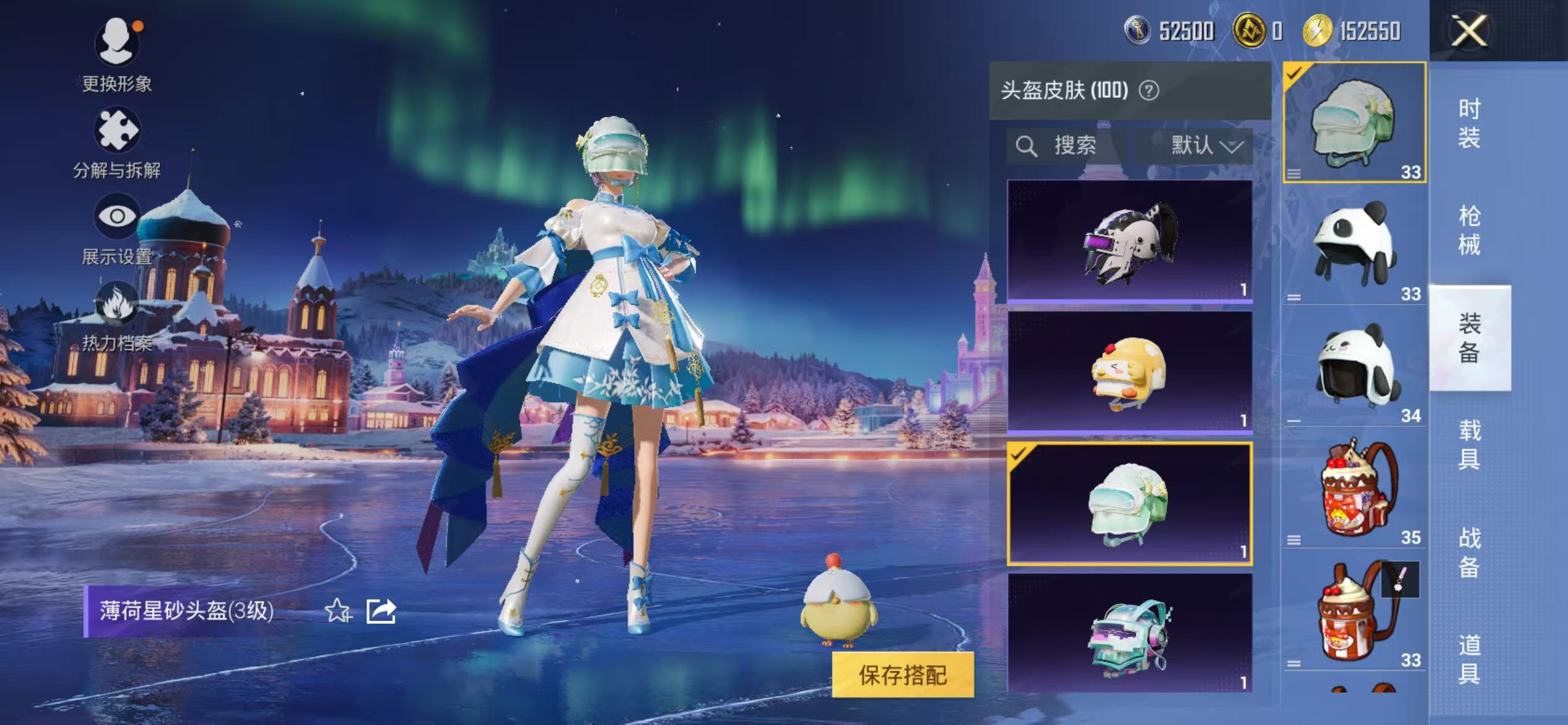
Task: Expand the 默认 sorting dropdown
Action: [x=1202, y=146]
